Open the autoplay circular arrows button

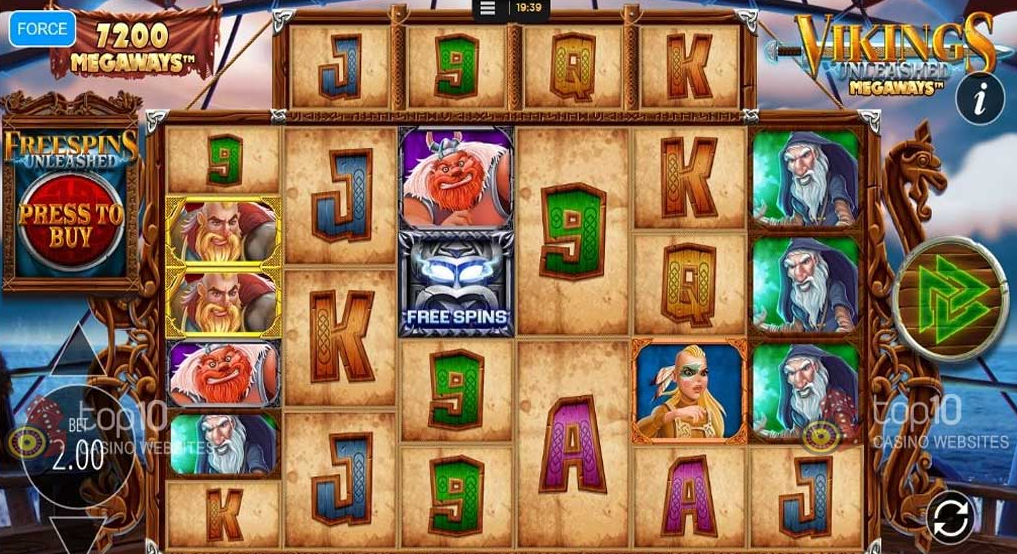pos(949,517)
